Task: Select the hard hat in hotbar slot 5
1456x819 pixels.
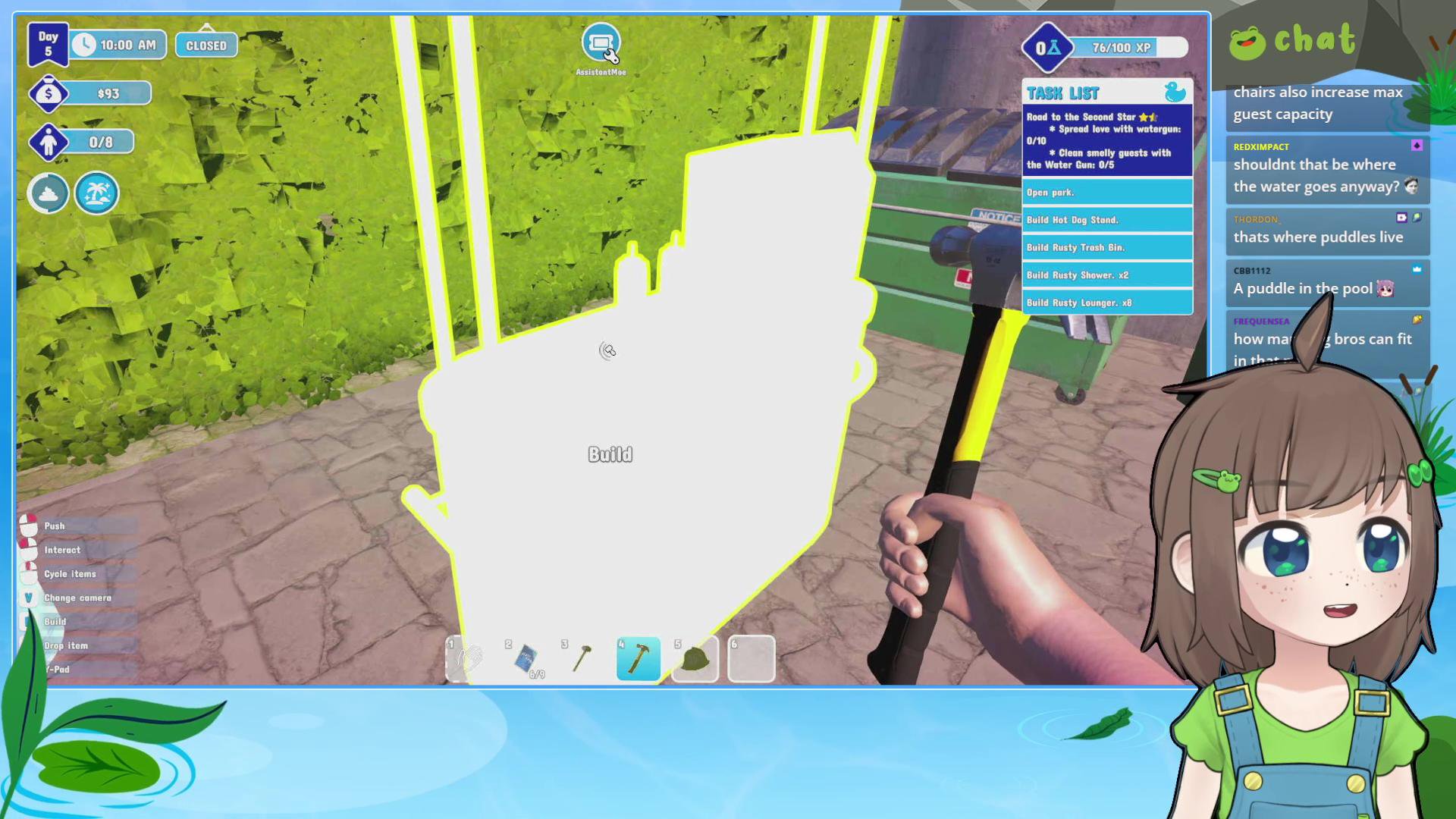Action: point(694,658)
